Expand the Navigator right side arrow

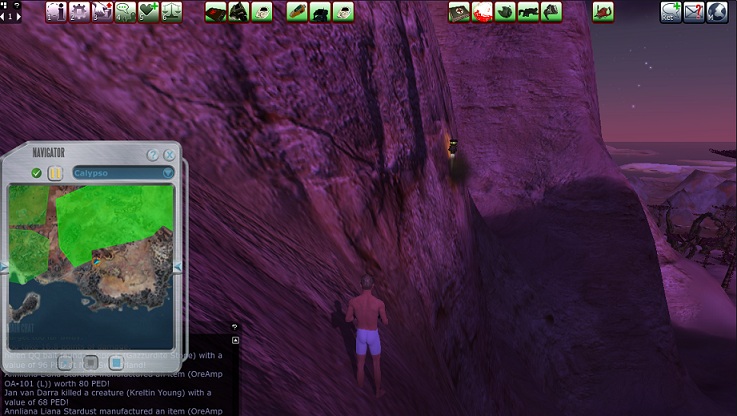tap(178, 267)
